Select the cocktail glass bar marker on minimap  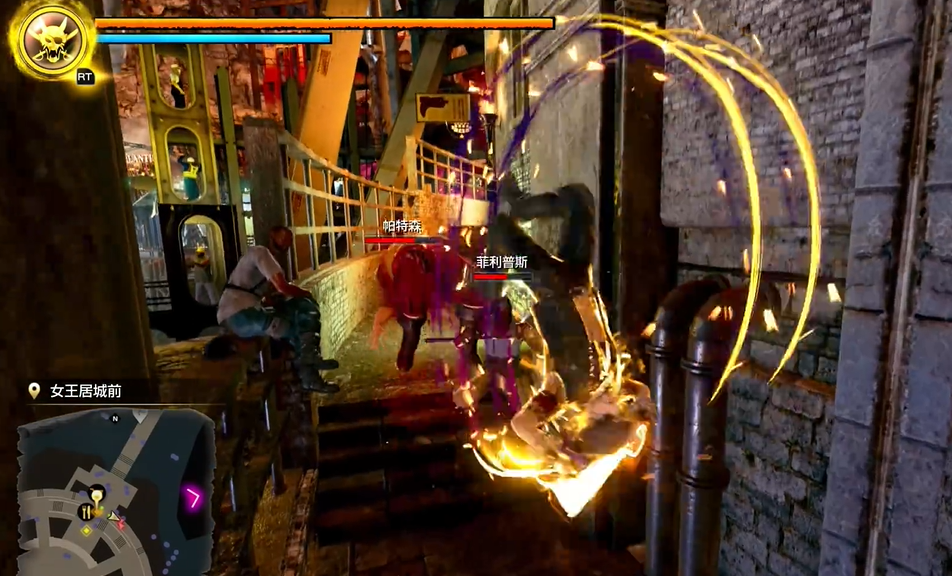coord(97,493)
